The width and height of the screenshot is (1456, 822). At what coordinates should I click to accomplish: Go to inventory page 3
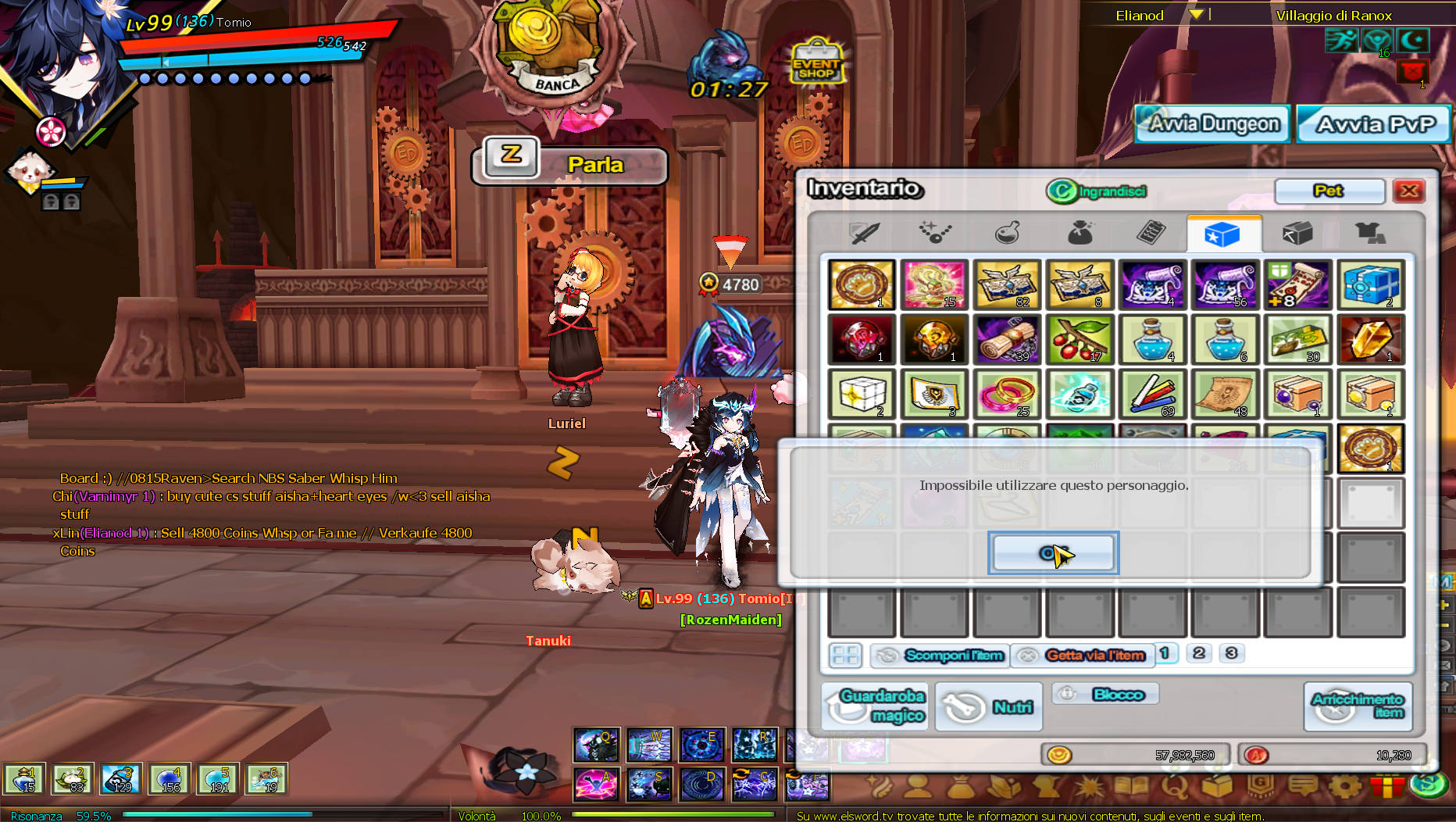click(x=1232, y=653)
